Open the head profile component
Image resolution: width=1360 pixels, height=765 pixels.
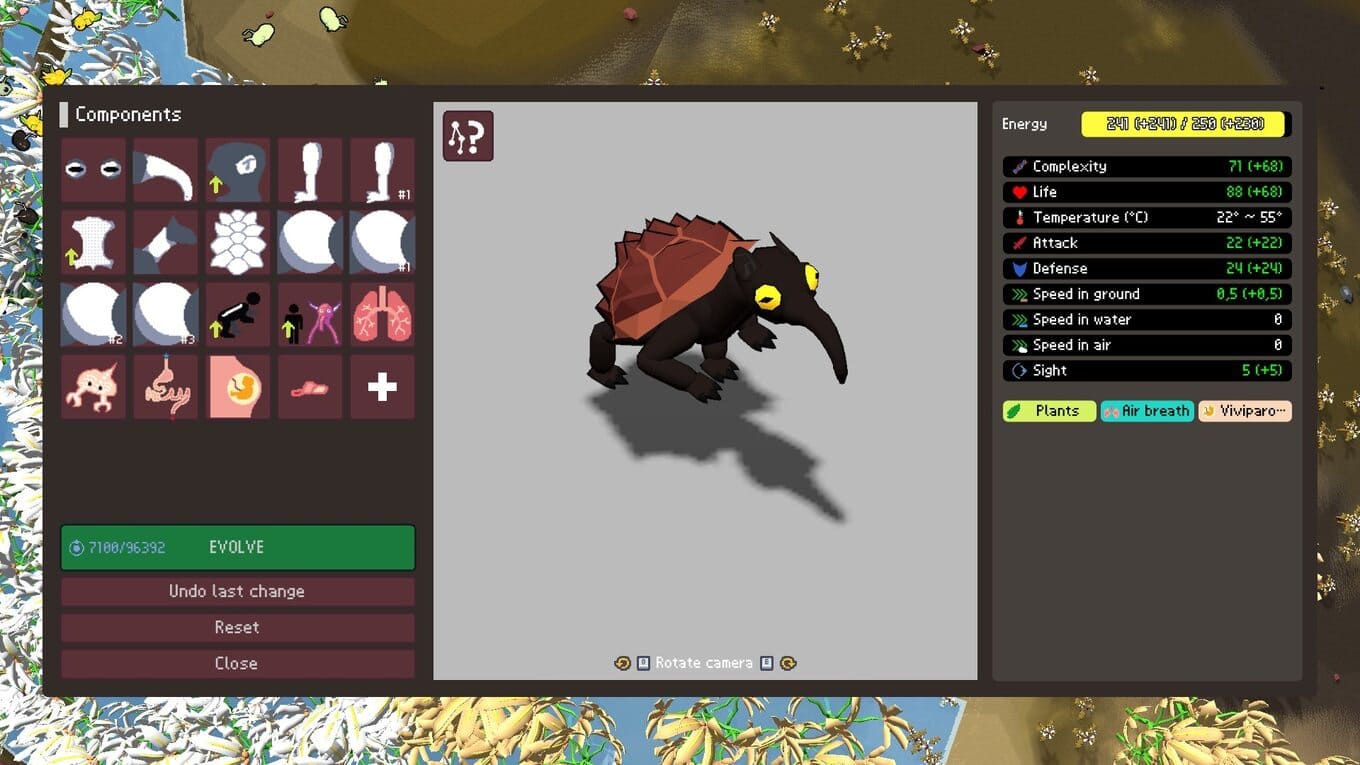pyautogui.click(x=238, y=170)
